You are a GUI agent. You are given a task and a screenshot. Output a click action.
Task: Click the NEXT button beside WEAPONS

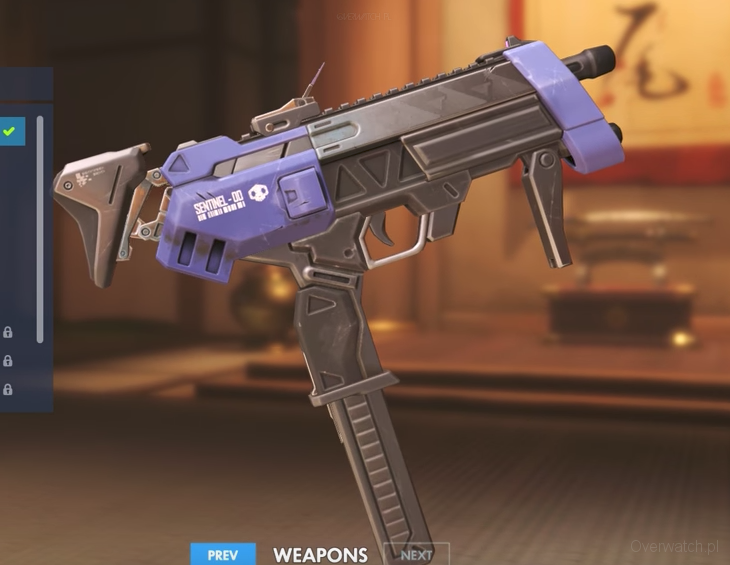[416, 554]
